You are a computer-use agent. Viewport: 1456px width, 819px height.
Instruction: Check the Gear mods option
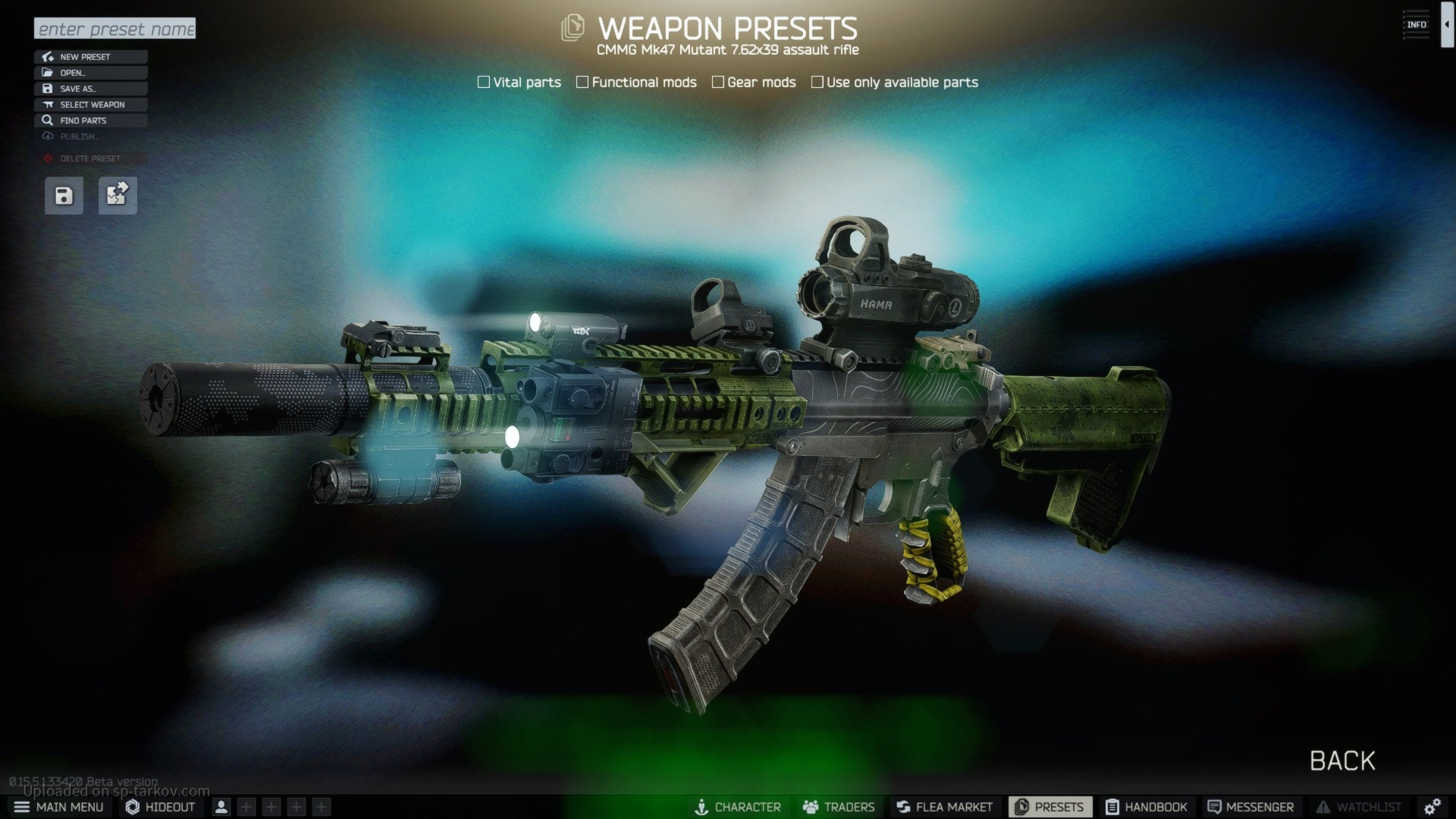click(x=718, y=82)
